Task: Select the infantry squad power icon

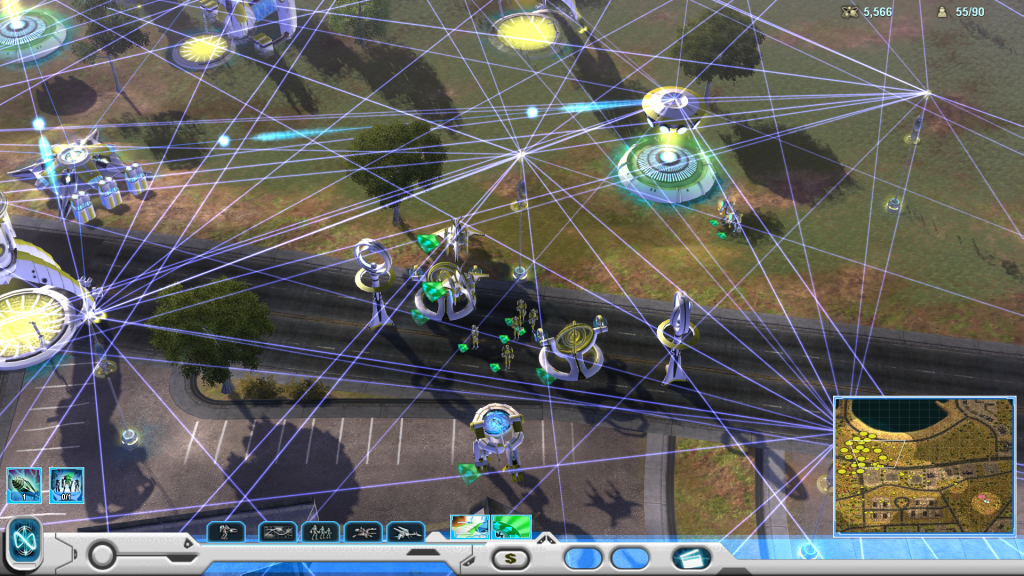Action: click(x=67, y=485)
